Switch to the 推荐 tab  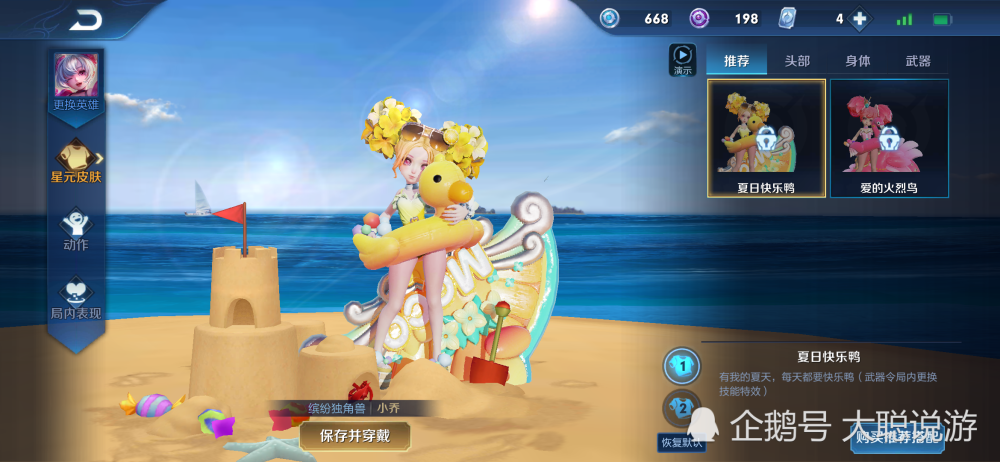736,61
